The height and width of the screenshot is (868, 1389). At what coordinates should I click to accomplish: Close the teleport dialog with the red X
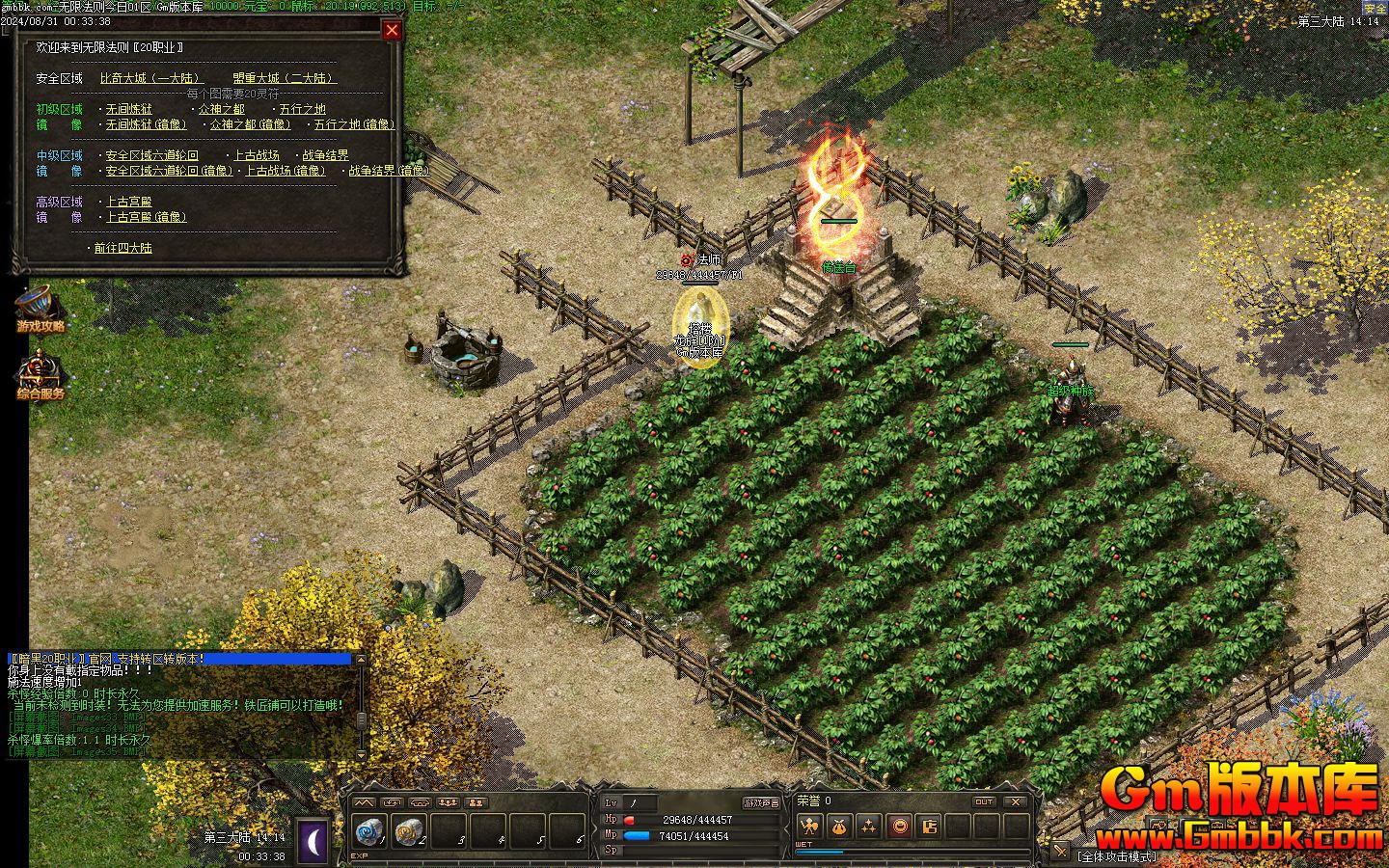[392, 30]
